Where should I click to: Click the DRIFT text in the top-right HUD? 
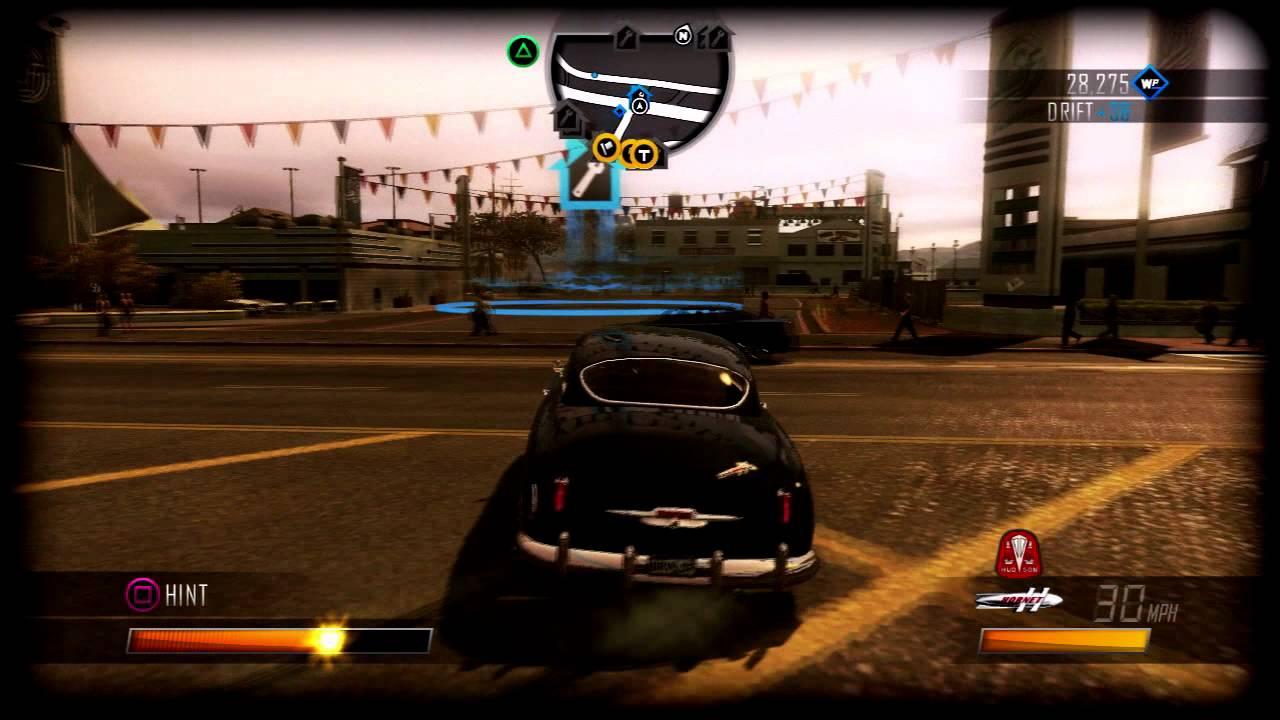[x=1069, y=110]
